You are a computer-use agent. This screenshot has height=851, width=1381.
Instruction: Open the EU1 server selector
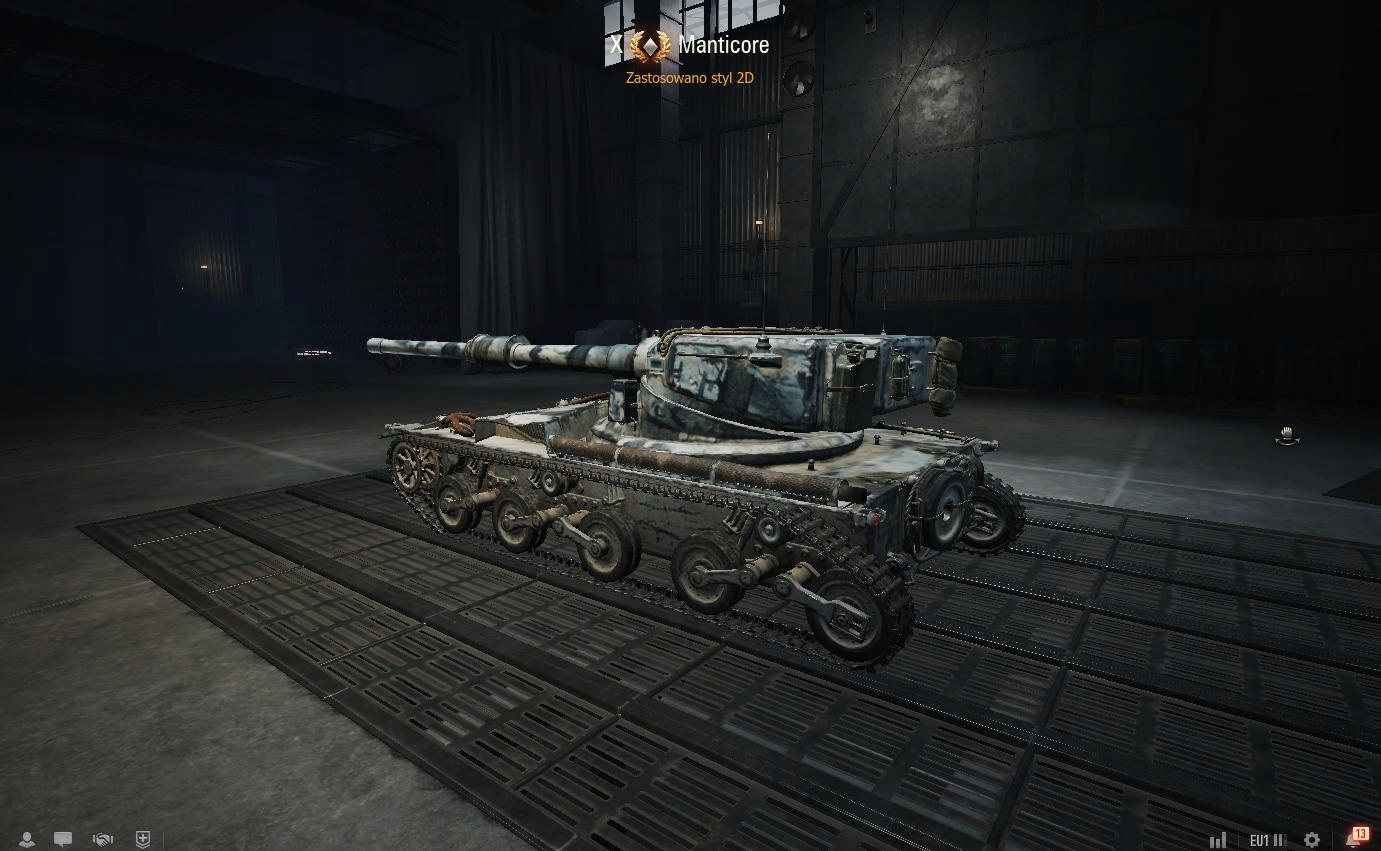click(x=1267, y=841)
